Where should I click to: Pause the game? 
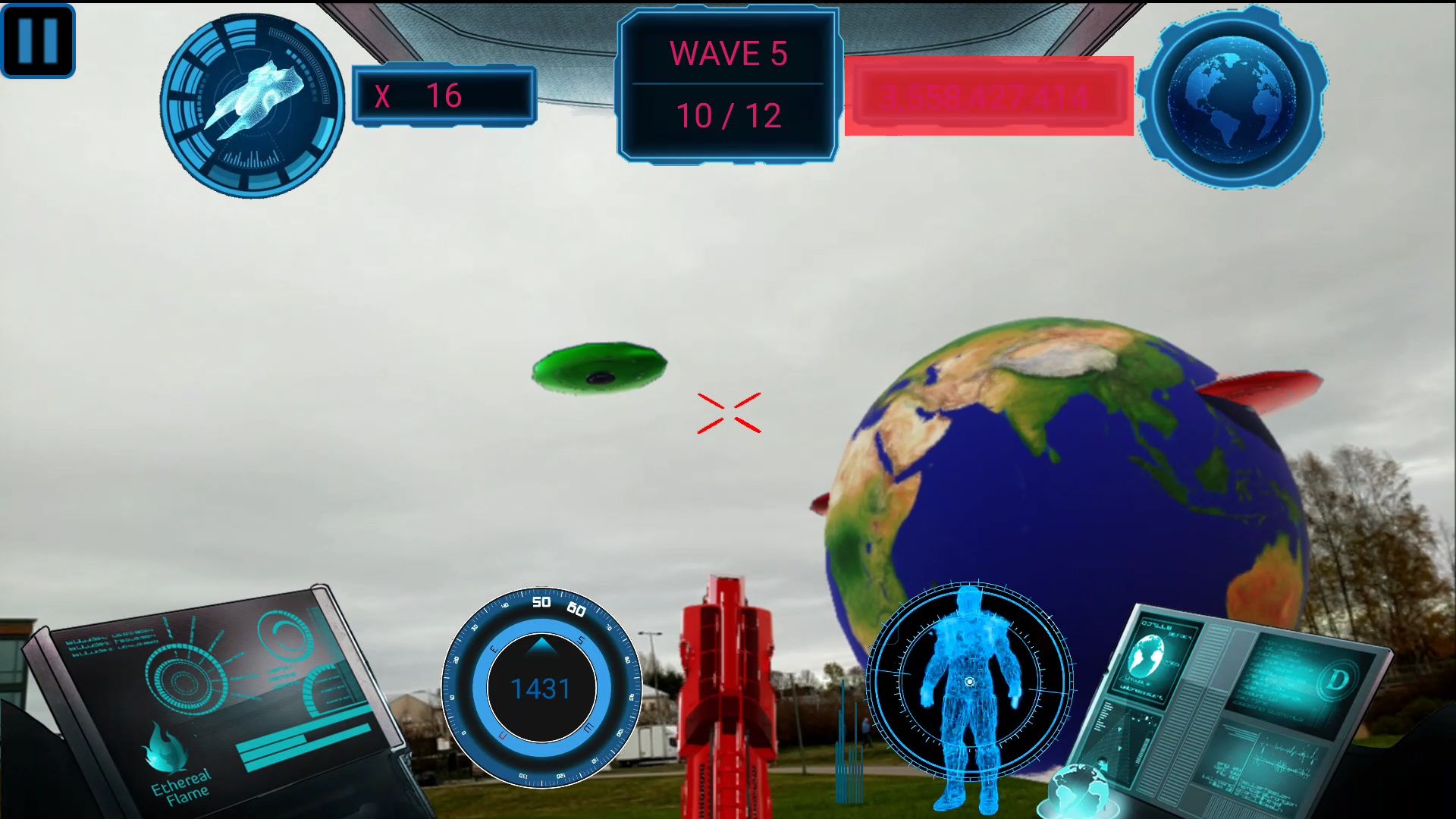tap(38, 39)
